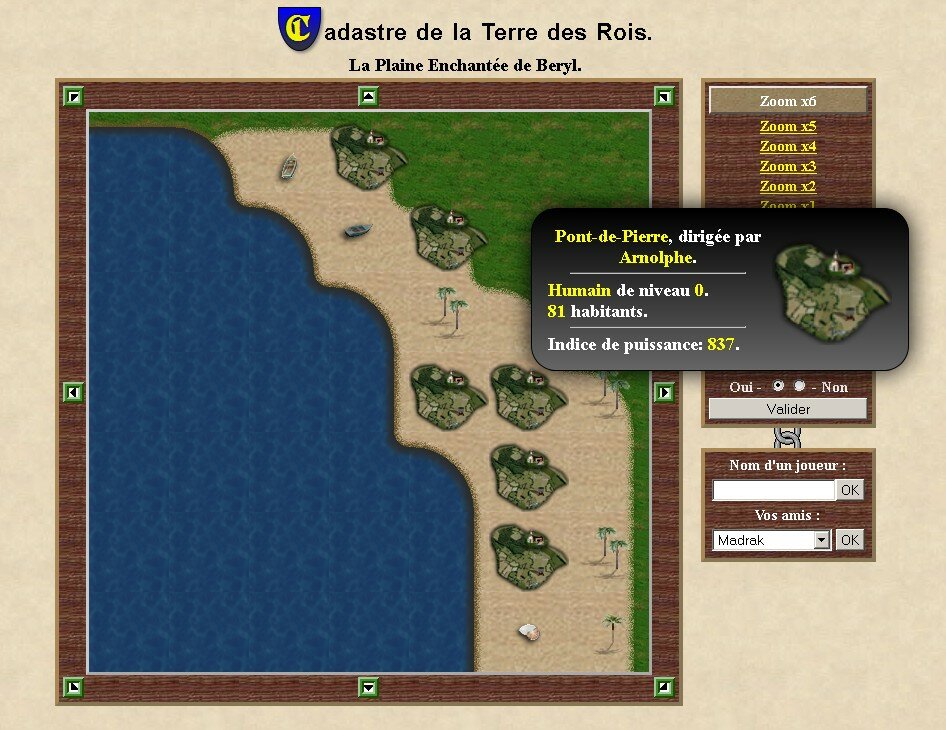Open the Vos amis dropdown showing Madrak
Image resolution: width=946 pixels, height=730 pixels.
pyautogui.click(x=772, y=540)
